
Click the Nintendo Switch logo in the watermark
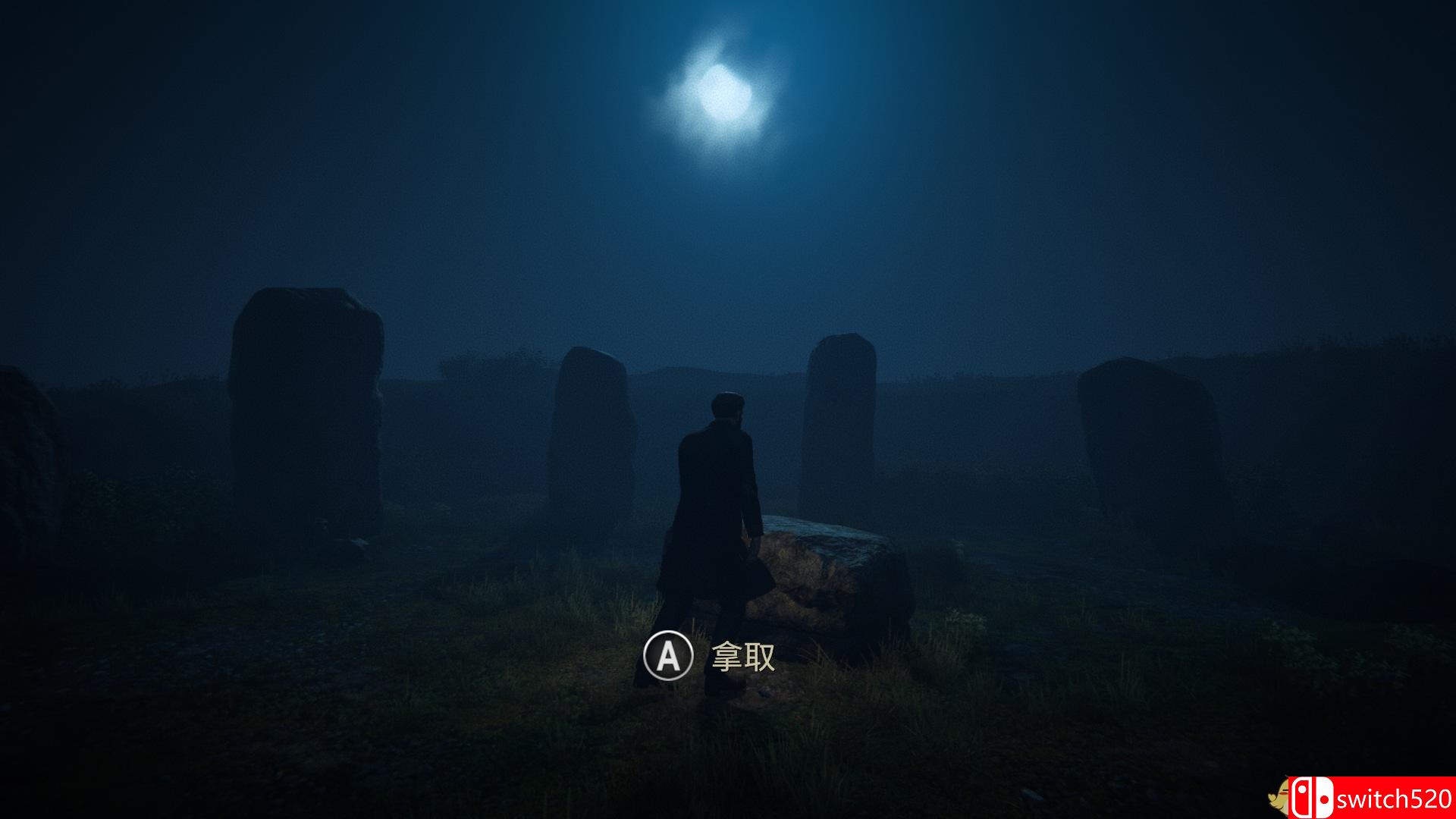(x=1314, y=797)
